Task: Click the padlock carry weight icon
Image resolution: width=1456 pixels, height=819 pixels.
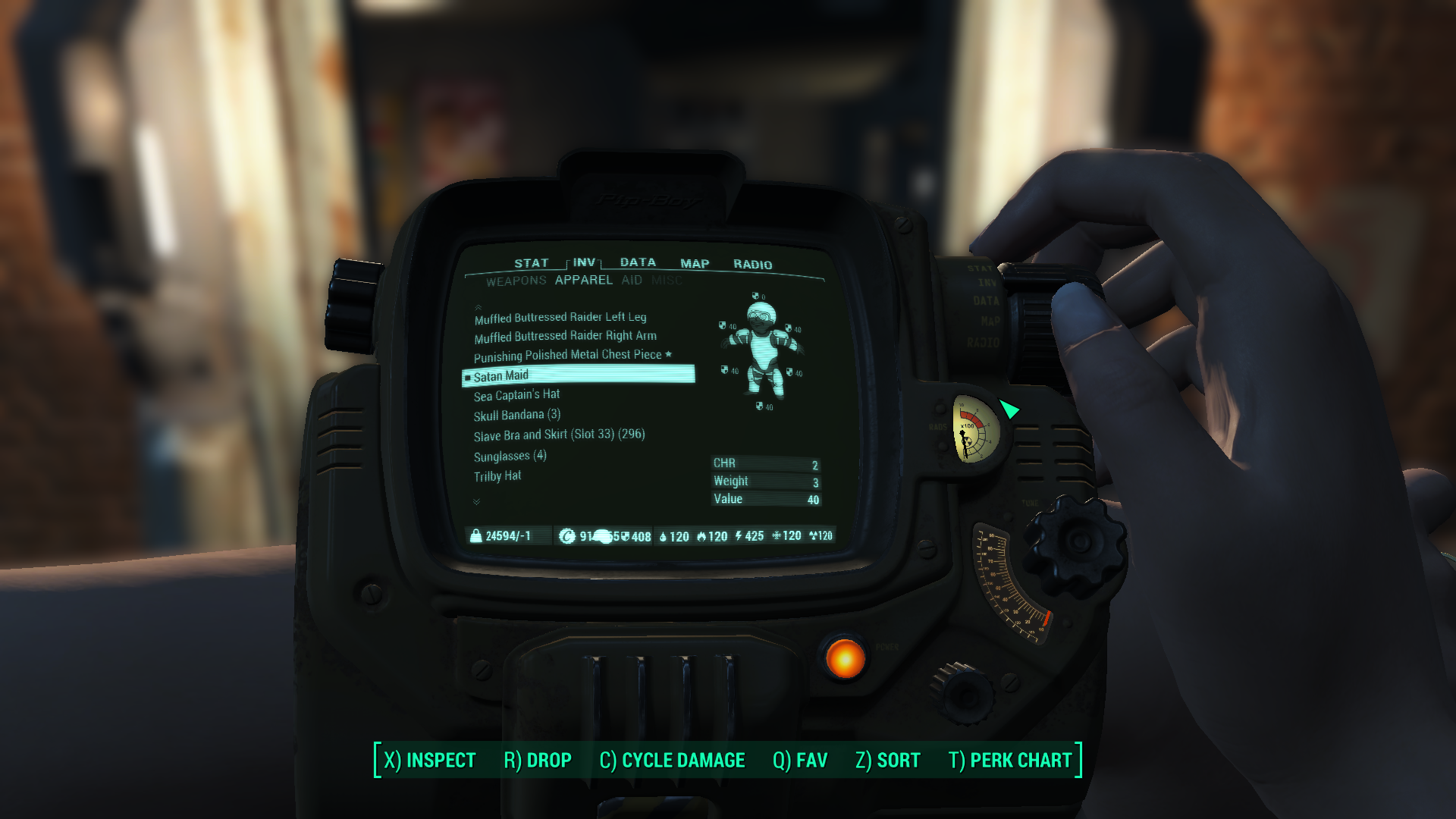Action: [475, 535]
